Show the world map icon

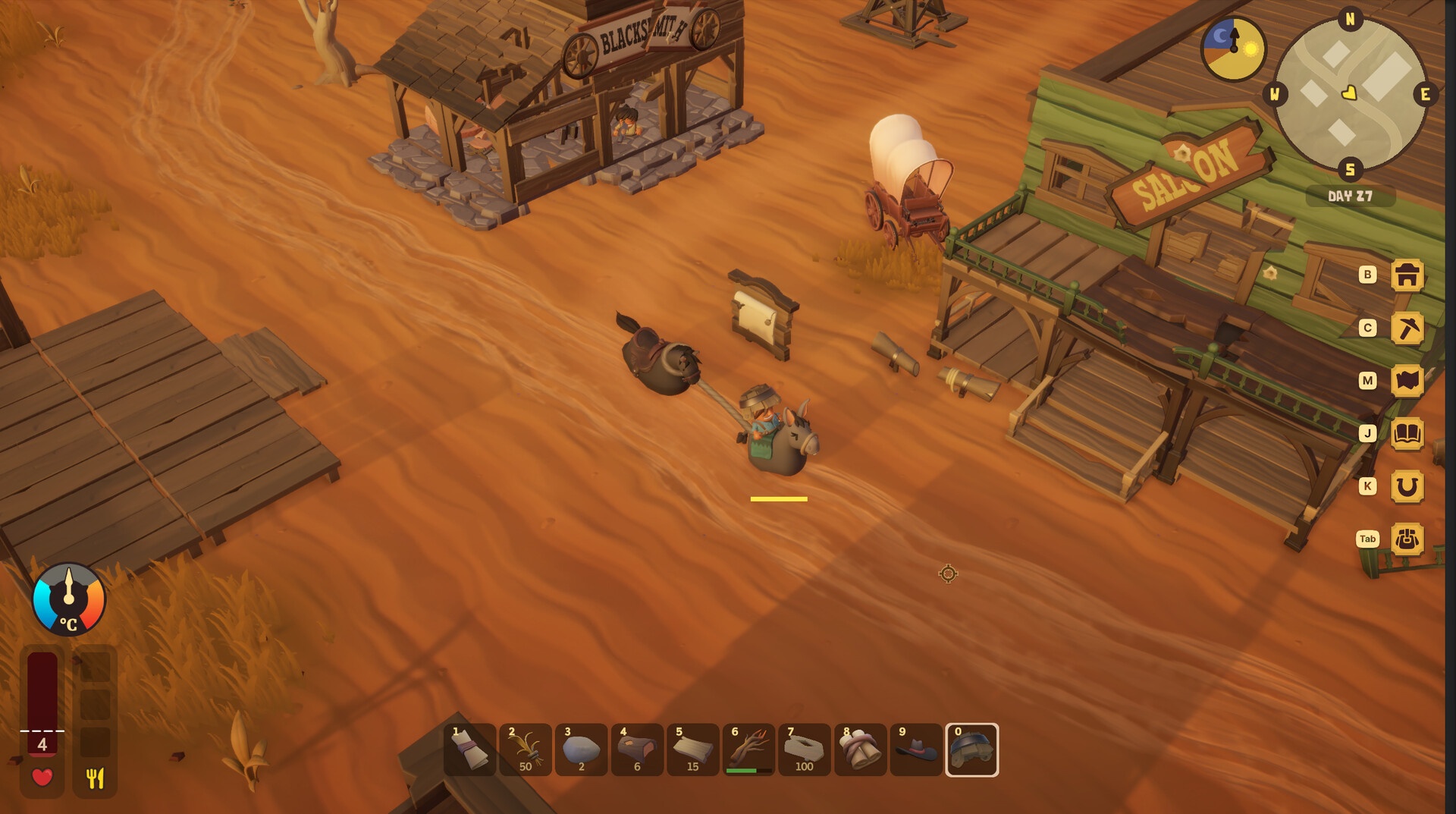(1407, 381)
